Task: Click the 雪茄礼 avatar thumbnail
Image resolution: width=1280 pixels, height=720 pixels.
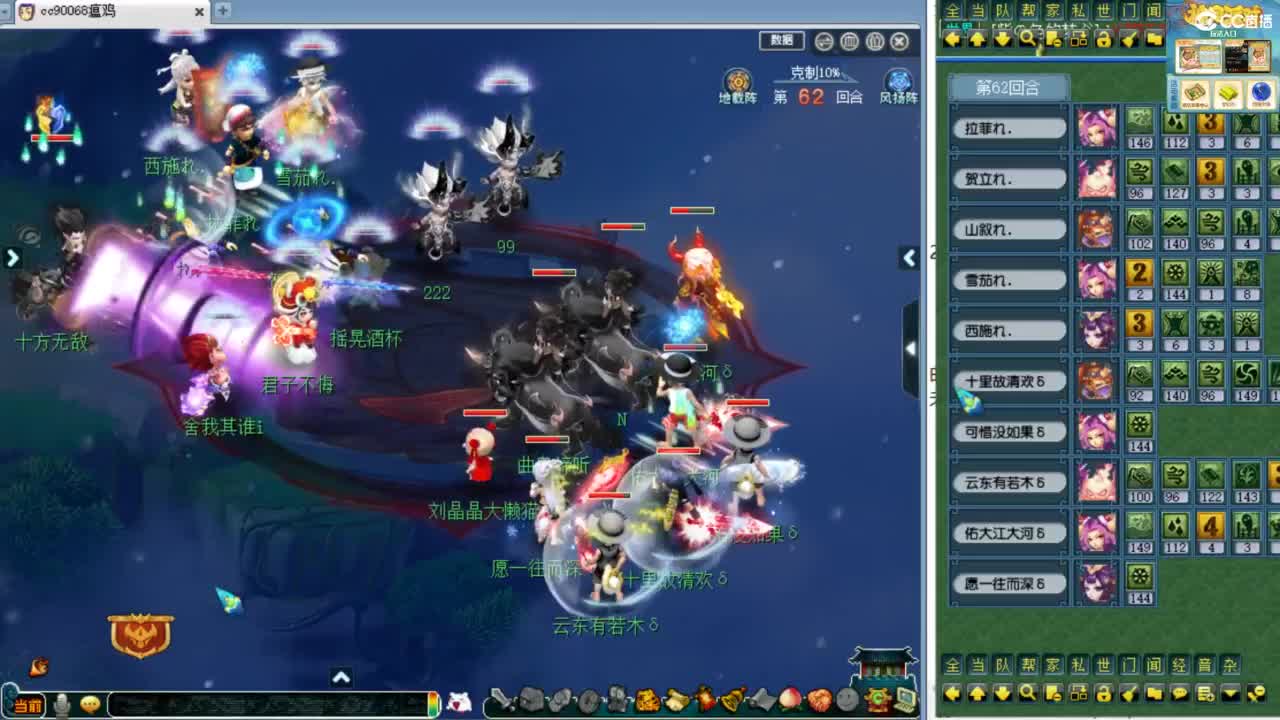Action: pyautogui.click(x=1095, y=281)
